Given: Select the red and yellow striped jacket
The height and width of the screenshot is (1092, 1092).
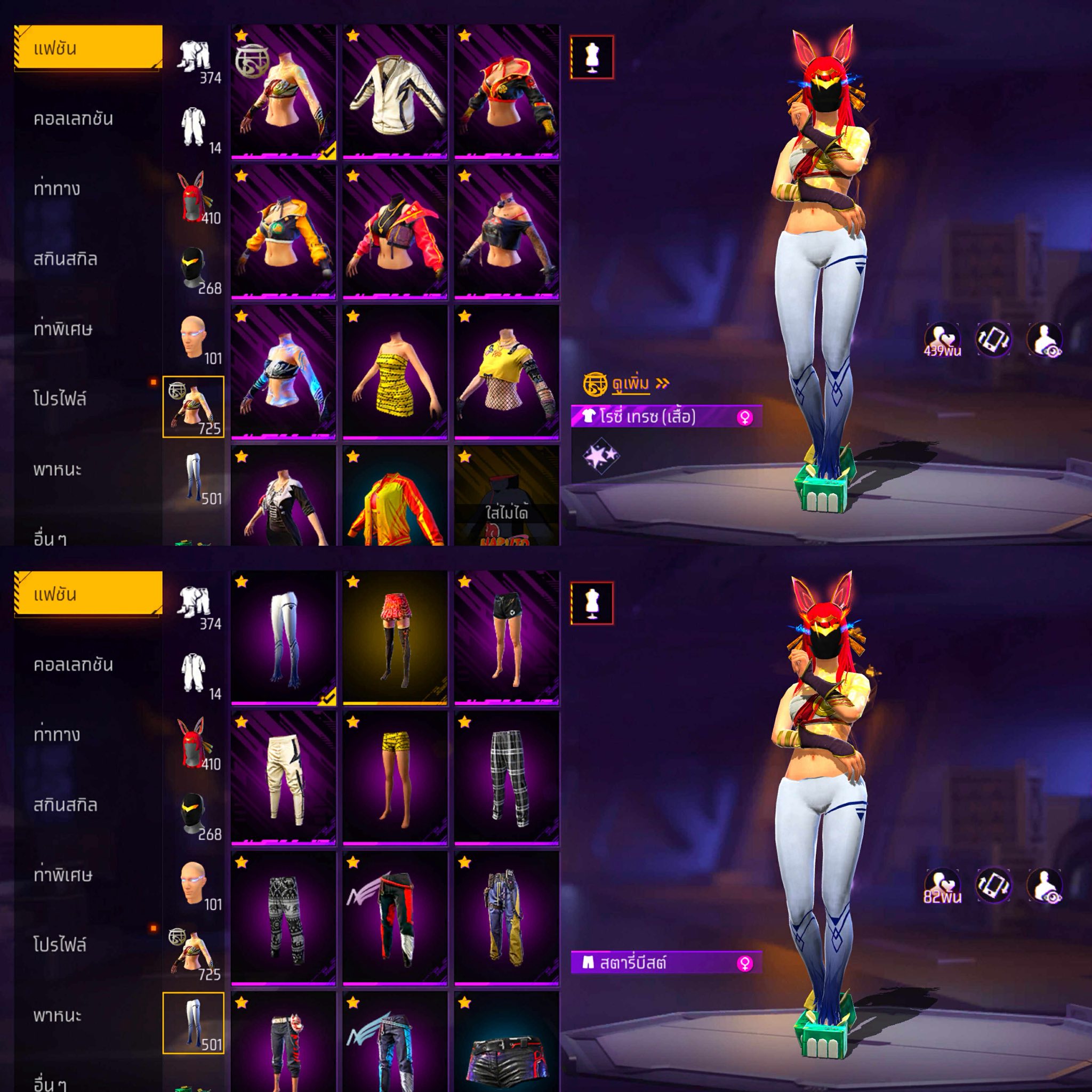Looking at the screenshot, I should (395, 497).
